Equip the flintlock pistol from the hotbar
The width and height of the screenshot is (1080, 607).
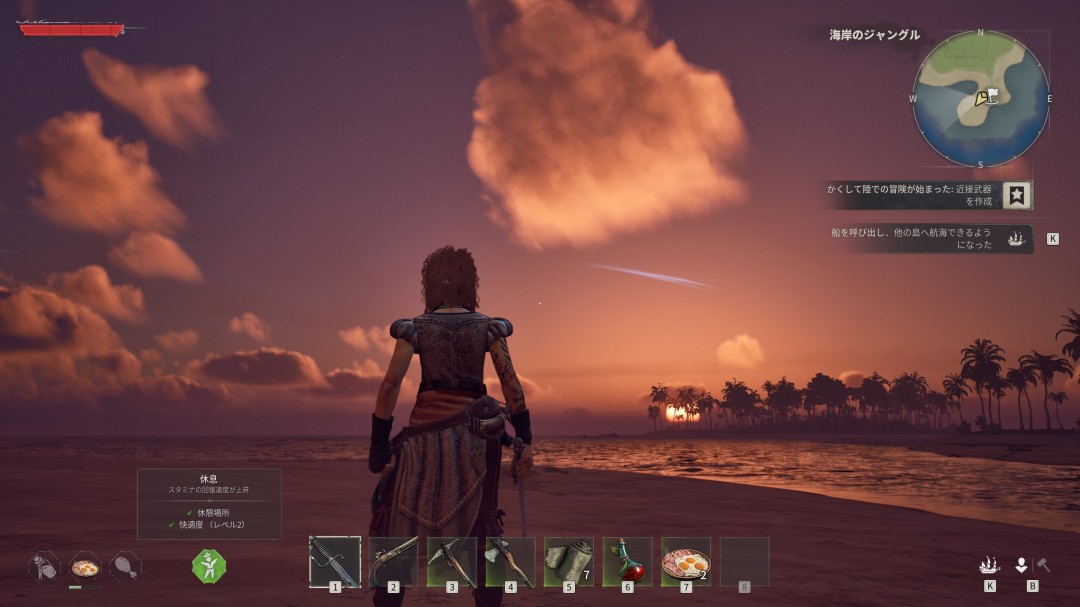pos(393,561)
